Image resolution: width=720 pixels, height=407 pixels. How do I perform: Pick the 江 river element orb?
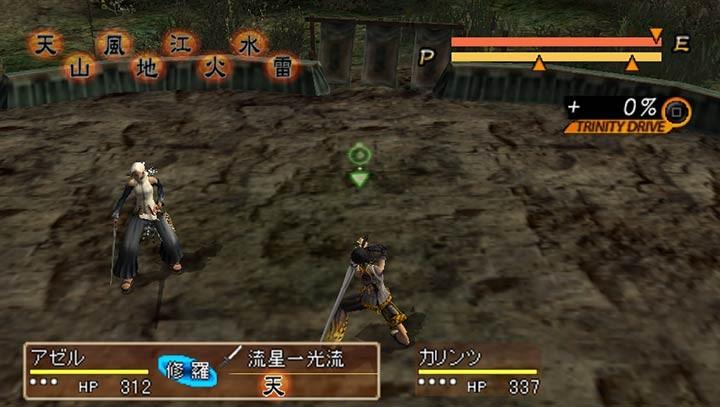[x=179, y=44]
